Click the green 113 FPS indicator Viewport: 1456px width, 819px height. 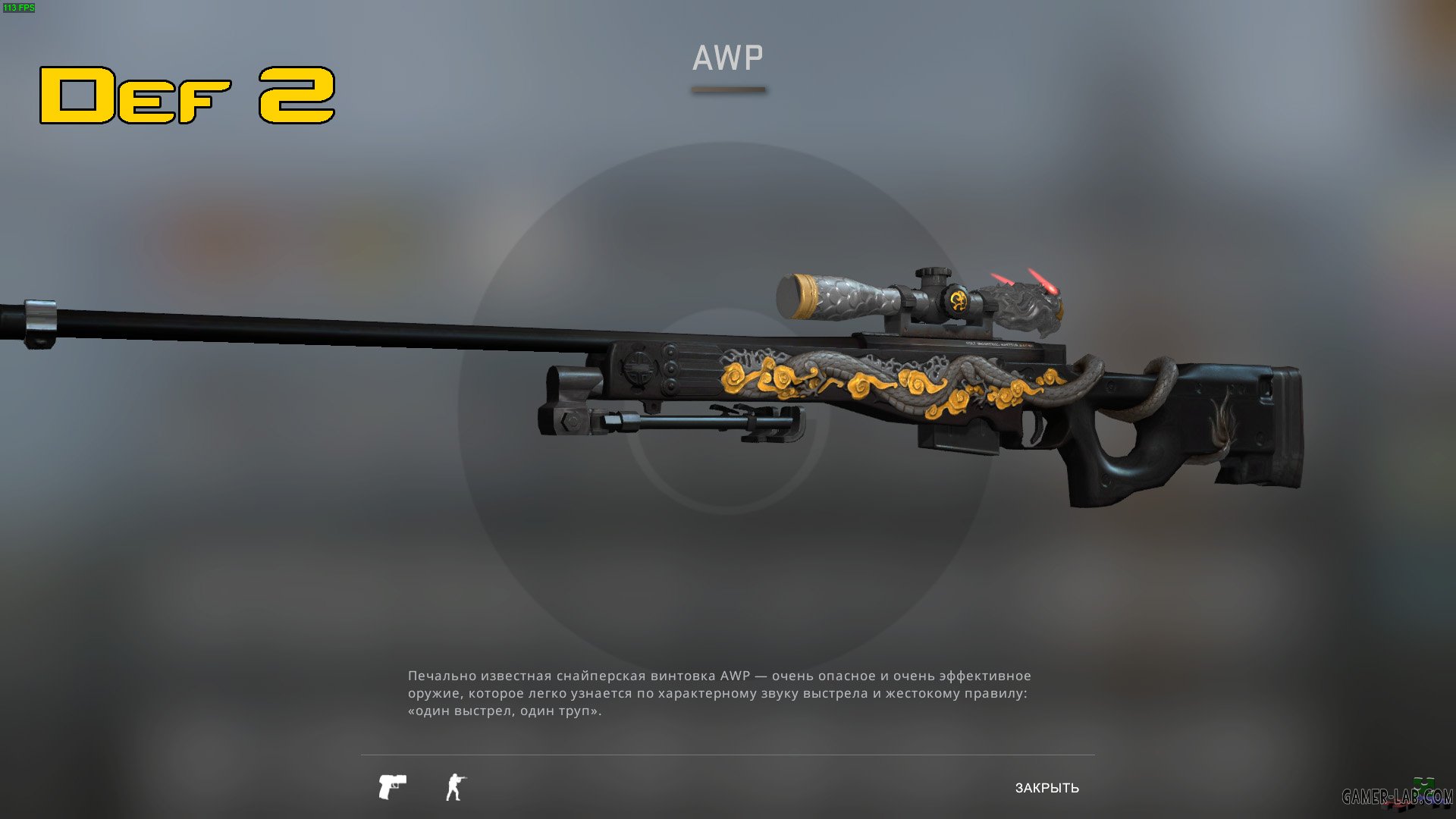point(20,9)
